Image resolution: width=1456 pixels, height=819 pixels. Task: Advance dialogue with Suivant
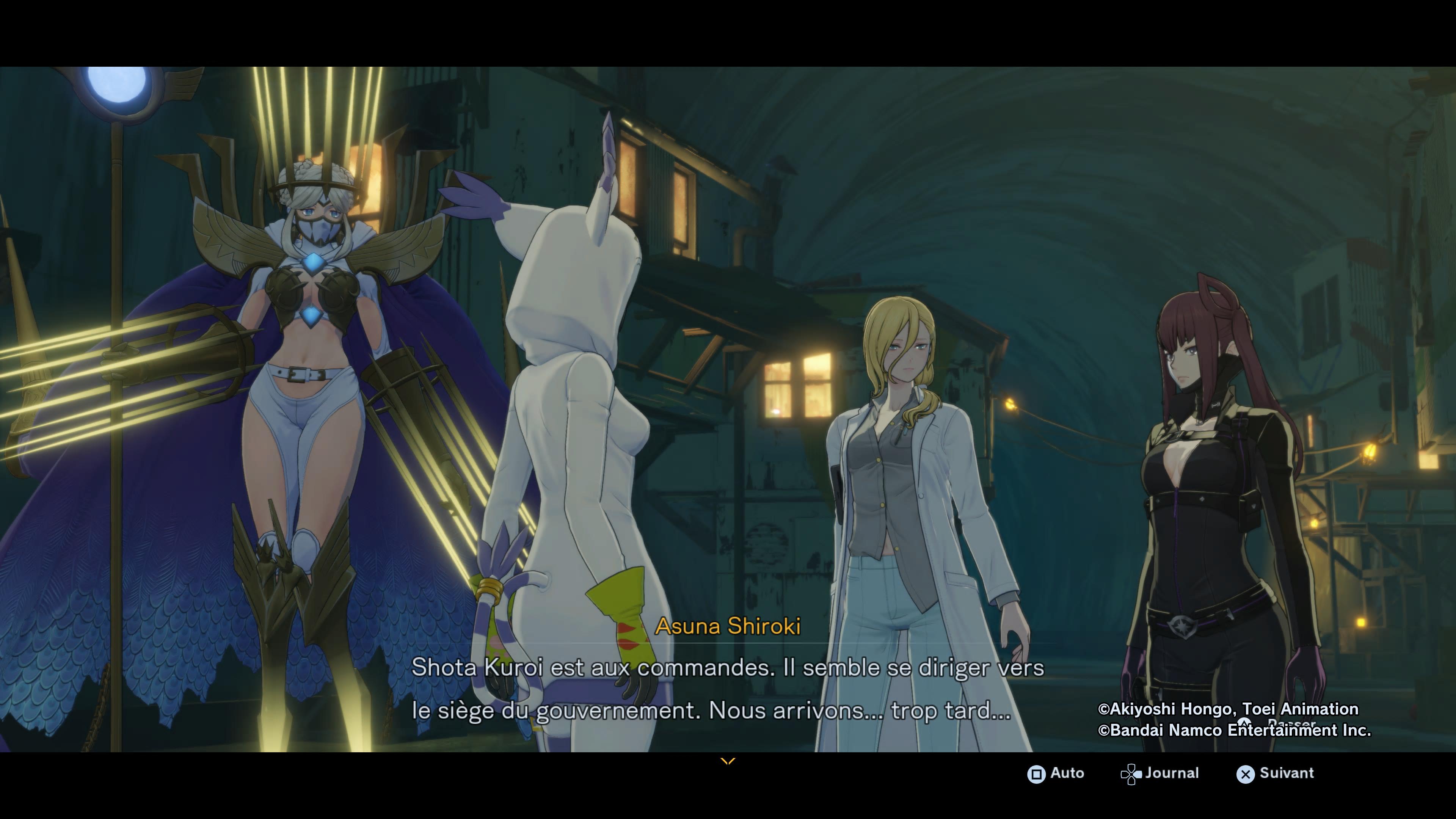click(x=1275, y=773)
